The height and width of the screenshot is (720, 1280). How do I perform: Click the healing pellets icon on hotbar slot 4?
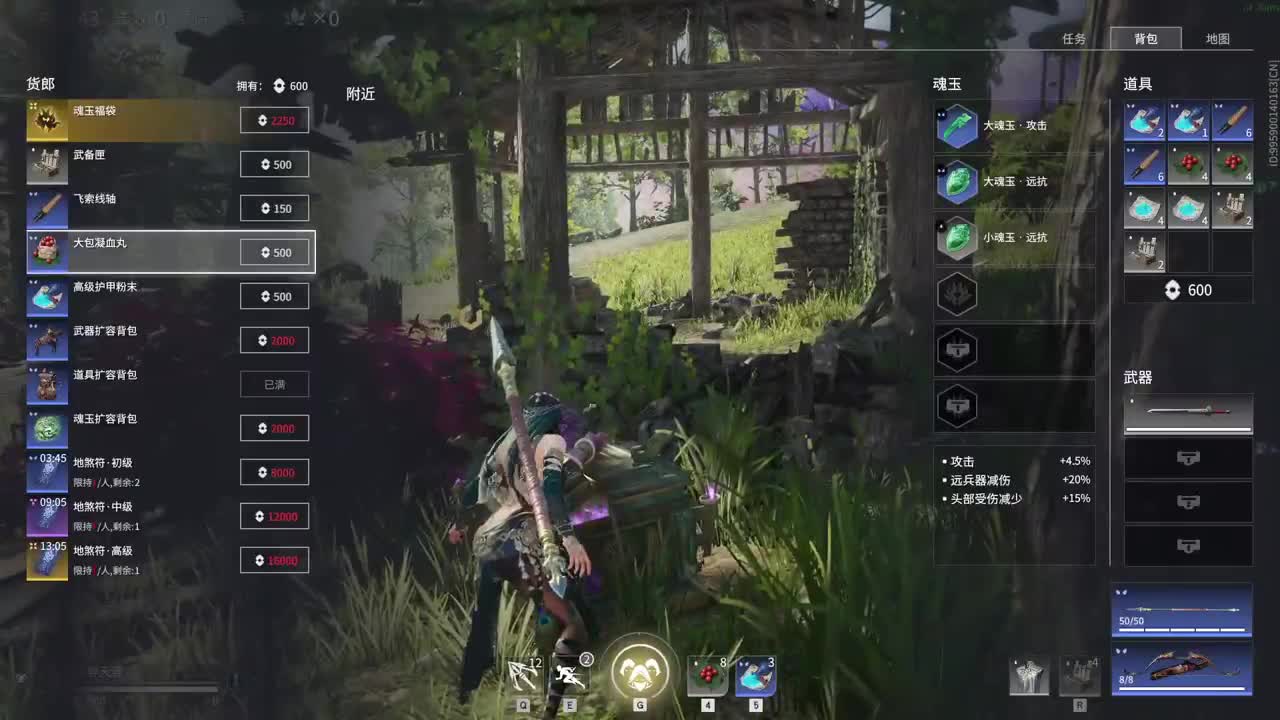coord(707,673)
